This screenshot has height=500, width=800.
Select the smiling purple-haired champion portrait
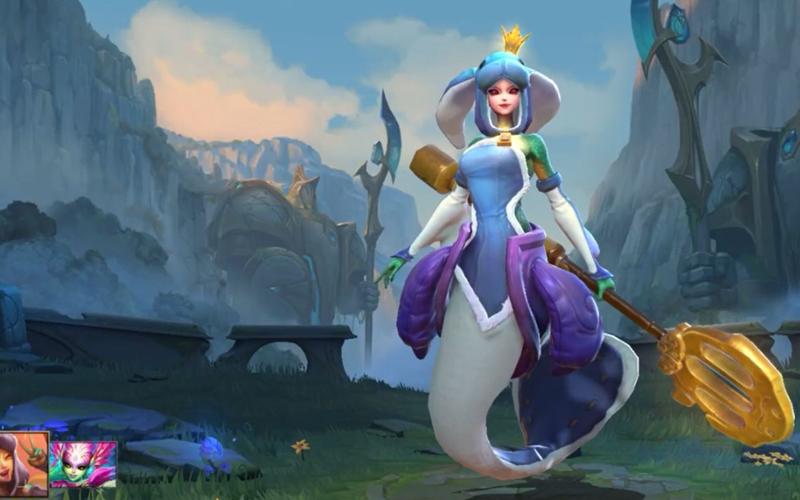coord(23,464)
